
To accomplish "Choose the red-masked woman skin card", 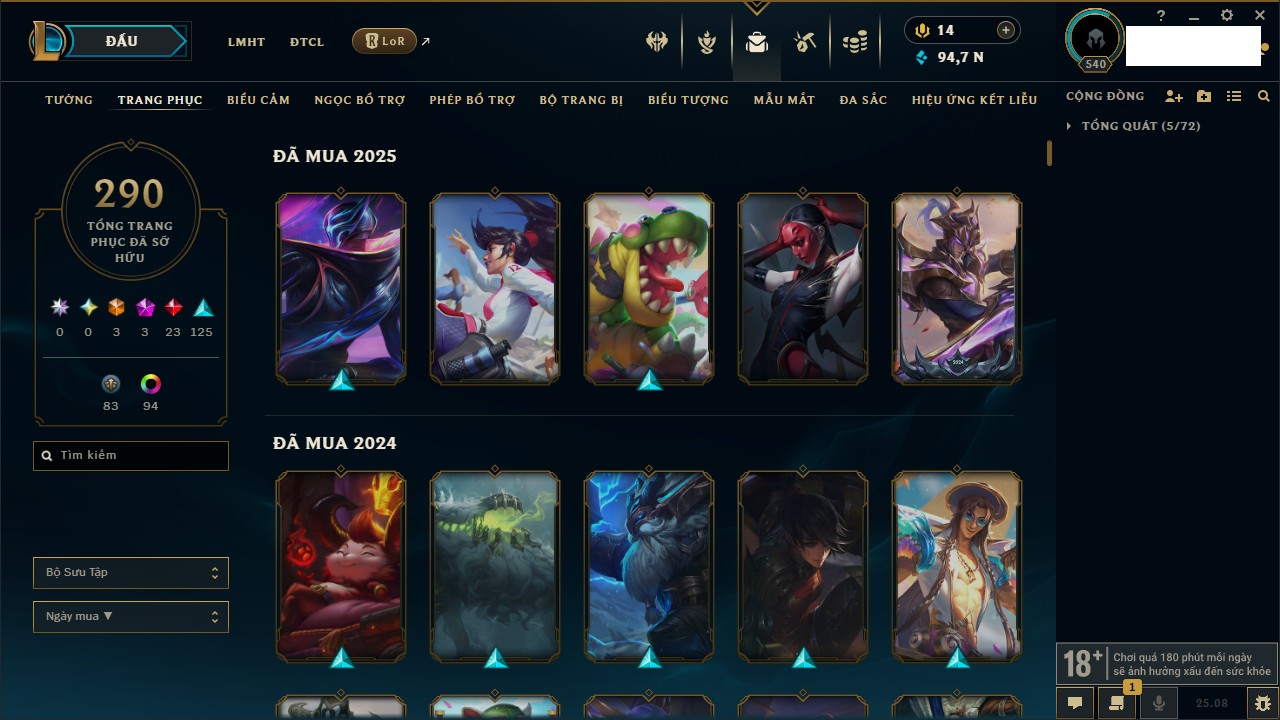I will tap(803, 288).
